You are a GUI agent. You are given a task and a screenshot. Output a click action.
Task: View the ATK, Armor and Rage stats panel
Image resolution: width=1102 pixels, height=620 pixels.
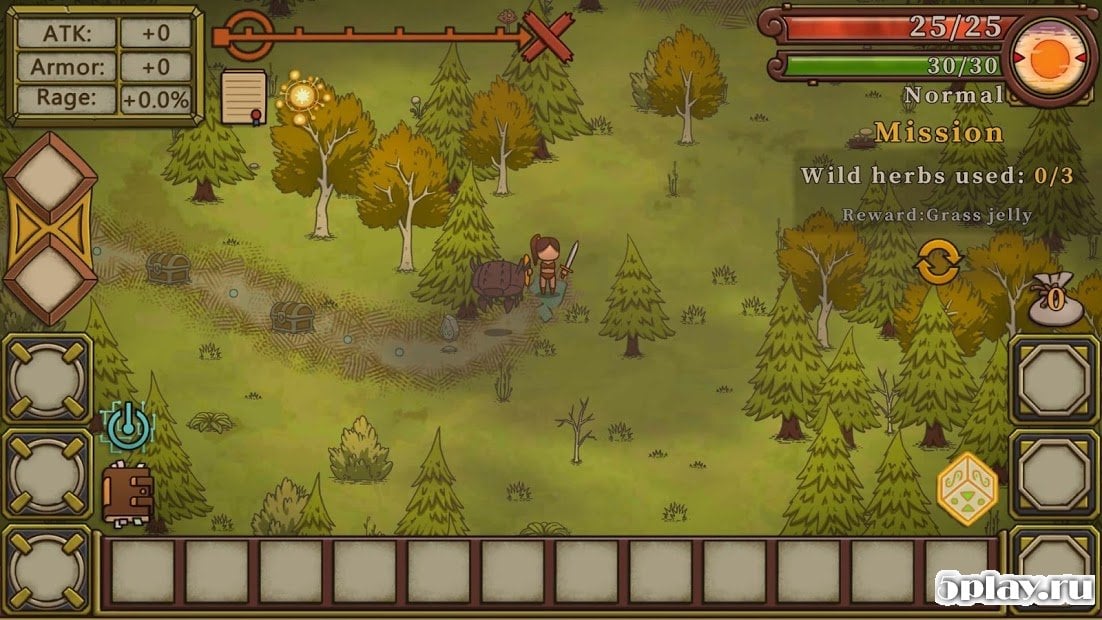(104, 65)
